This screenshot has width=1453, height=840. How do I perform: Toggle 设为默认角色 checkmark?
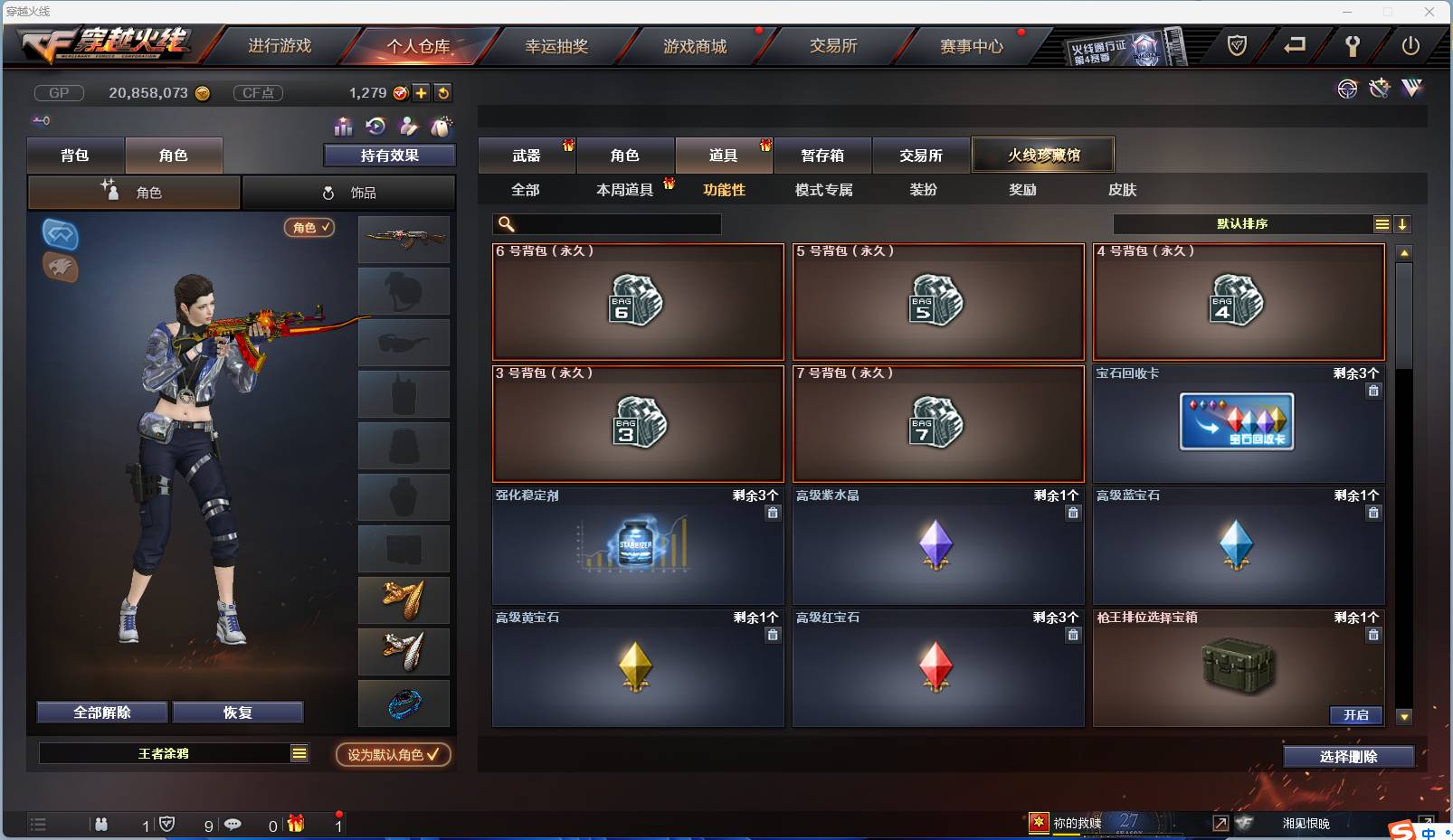[393, 756]
